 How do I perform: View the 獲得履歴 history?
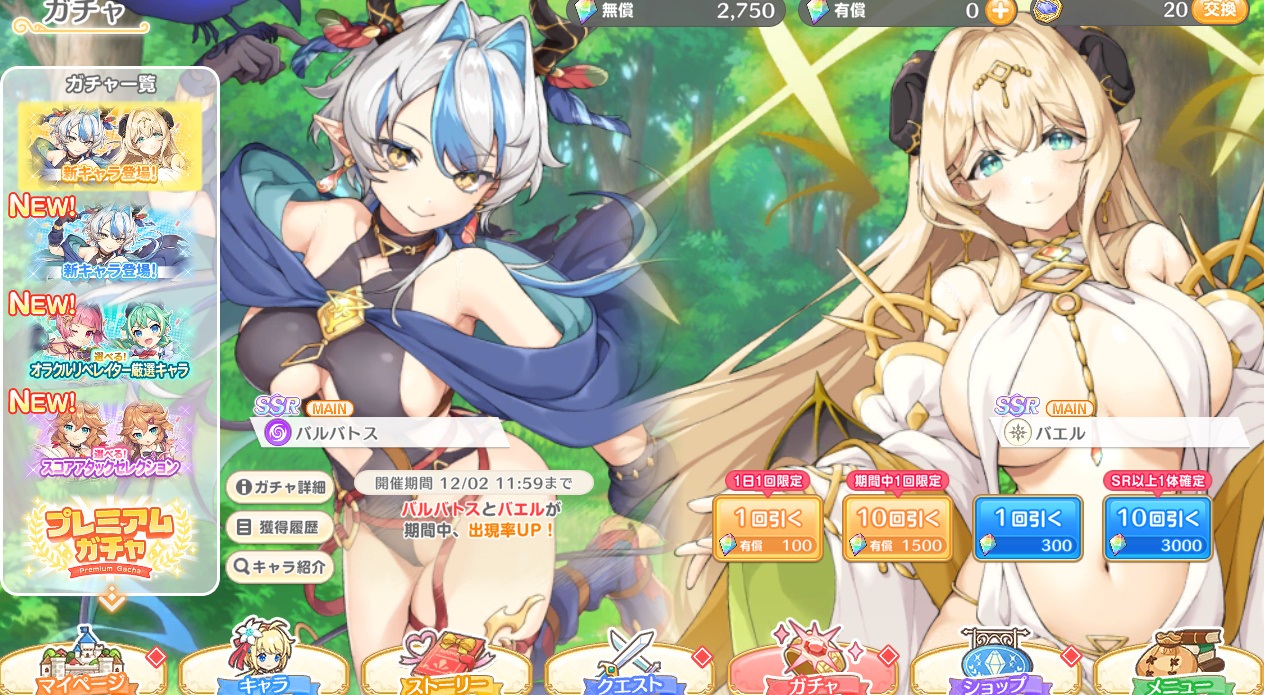click(x=280, y=527)
